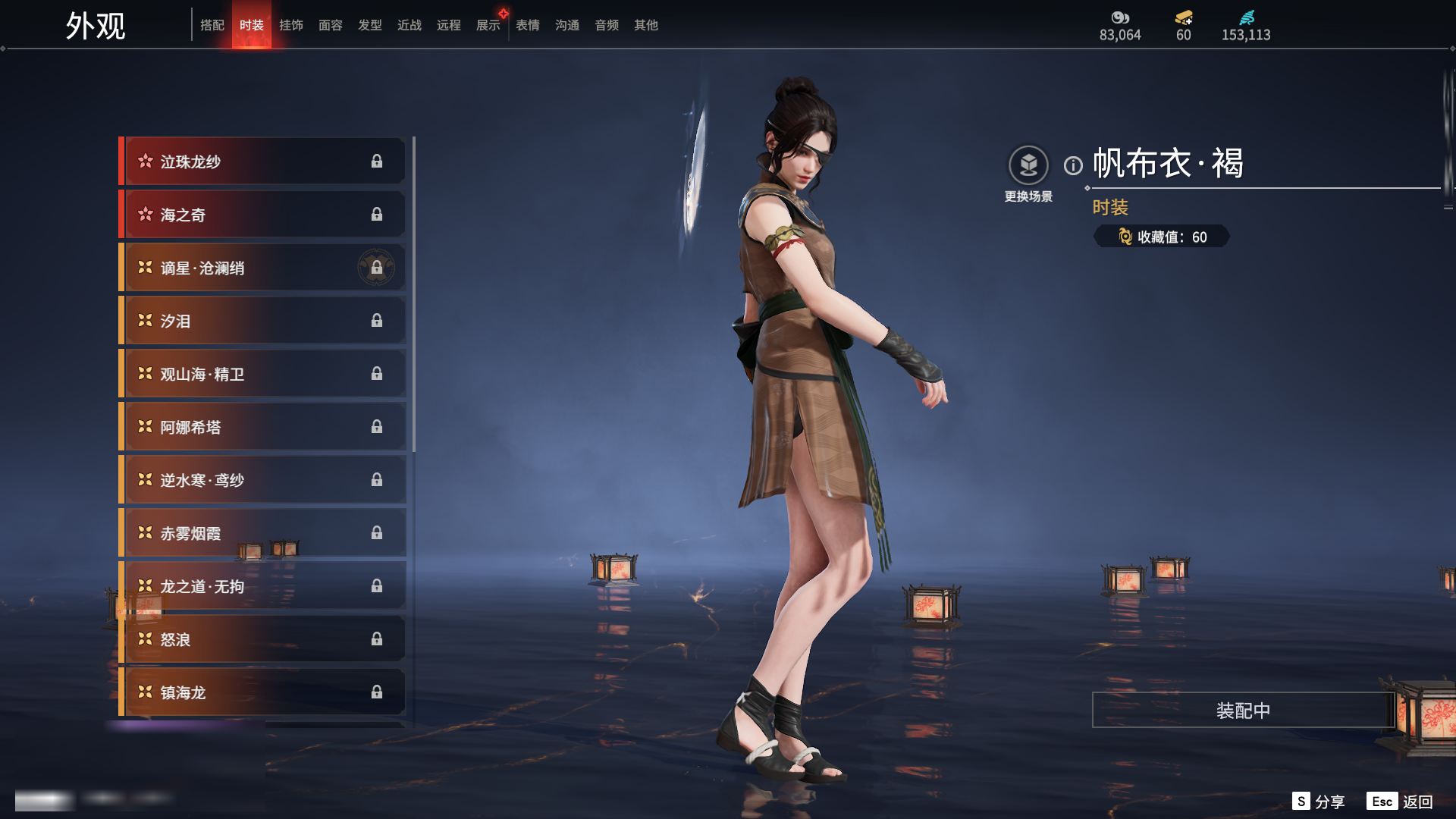Go to the 发型 hairstyle tab
1456x819 pixels.
tap(370, 25)
